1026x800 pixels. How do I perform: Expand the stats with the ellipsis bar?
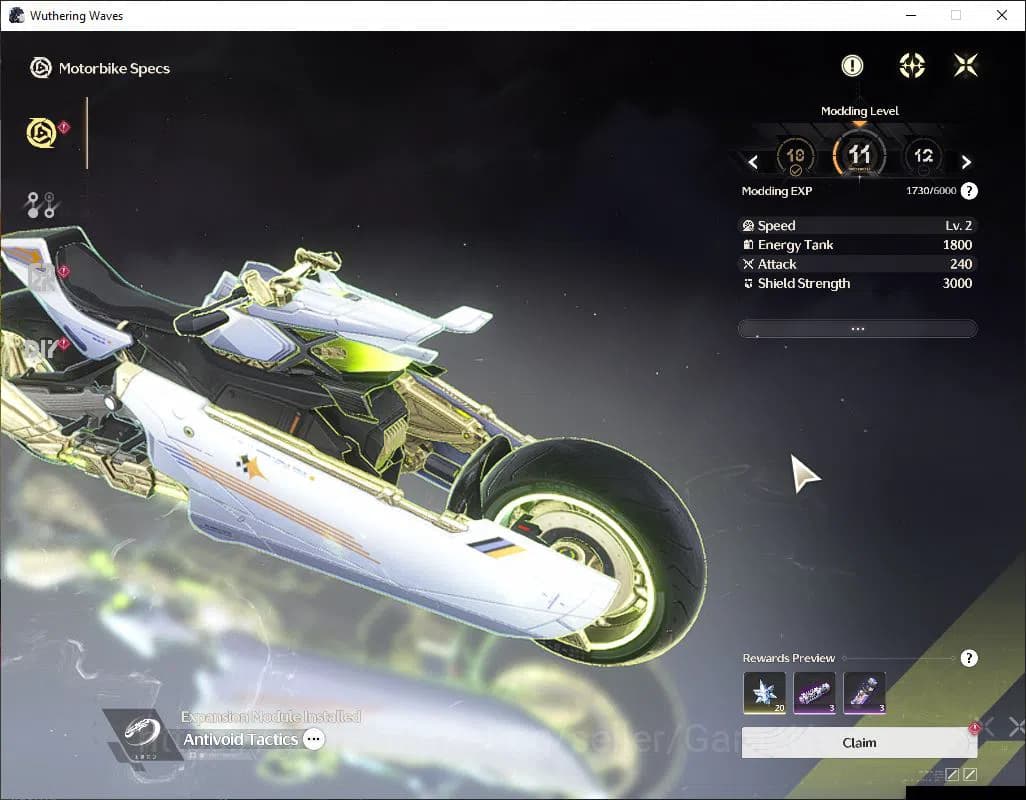(857, 328)
